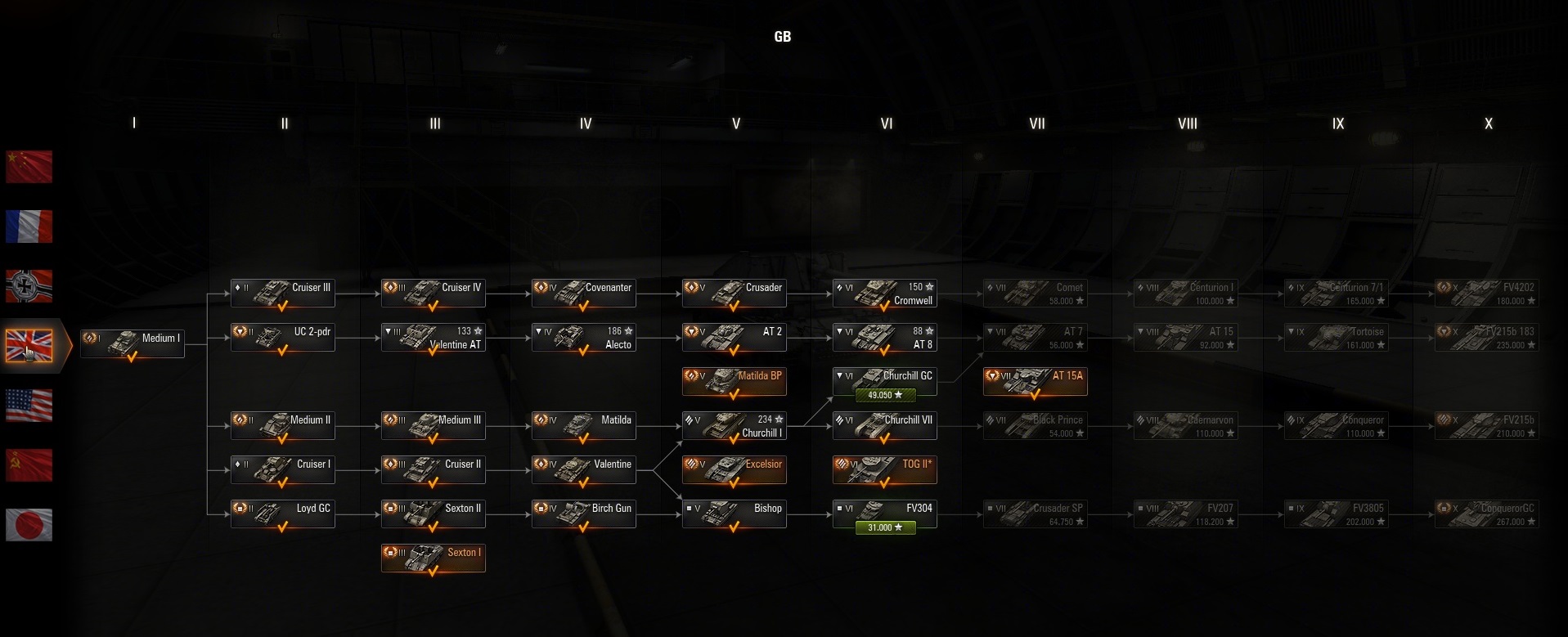The image size is (1568, 637).
Task: Select the China nation flag
Action: (x=29, y=167)
